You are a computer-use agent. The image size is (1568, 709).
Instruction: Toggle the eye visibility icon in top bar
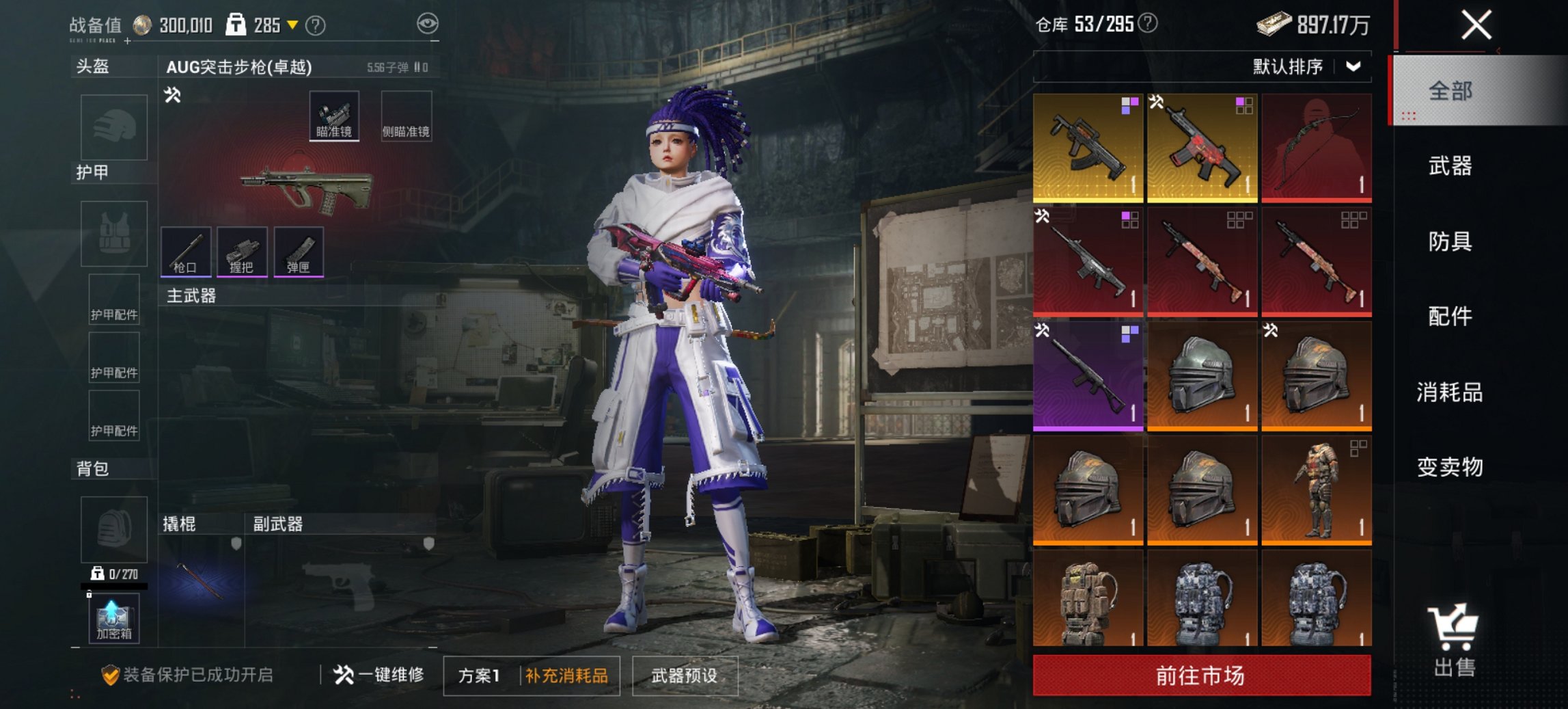click(x=428, y=22)
